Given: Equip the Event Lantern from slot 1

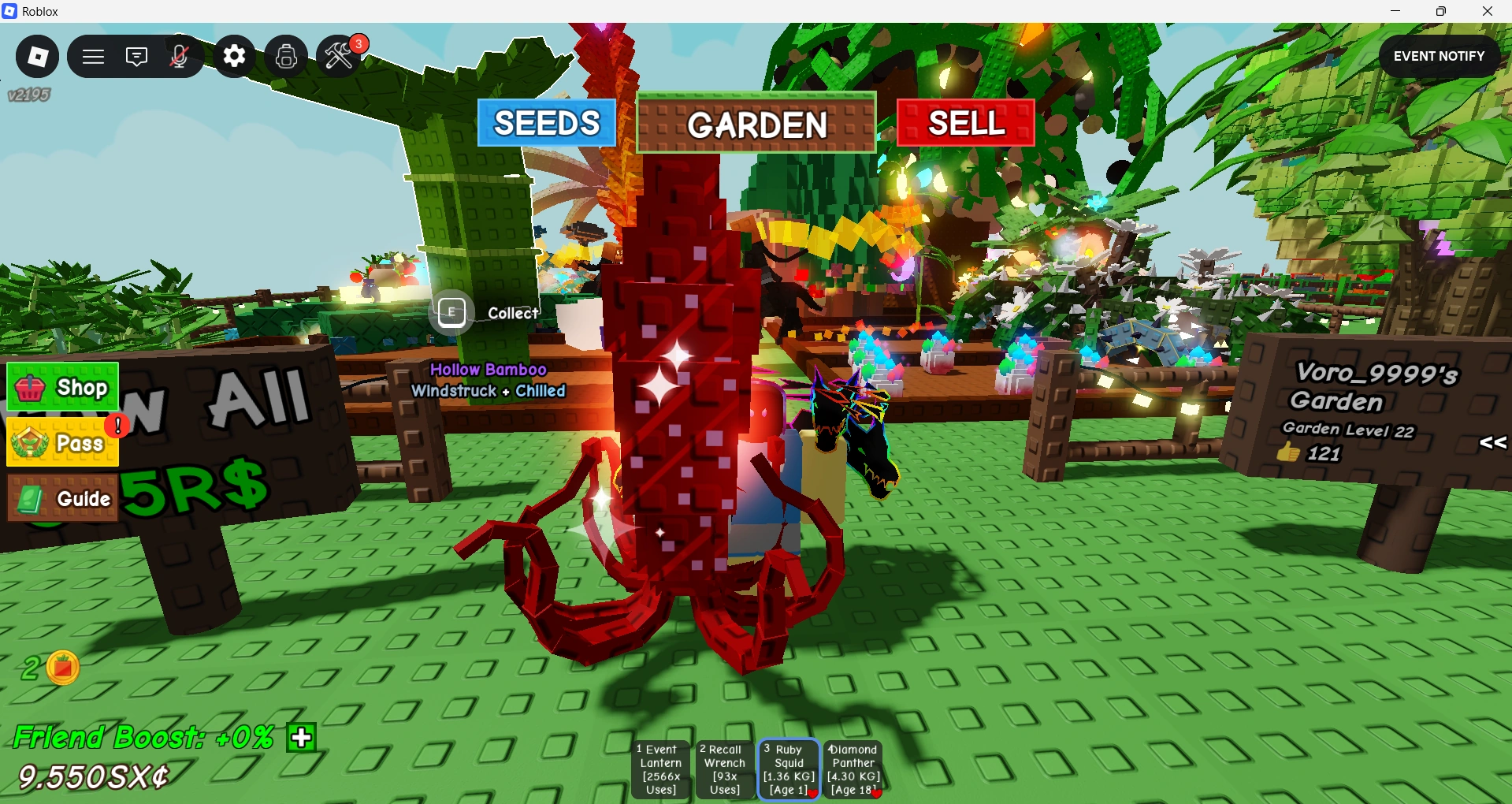Looking at the screenshot, I should [659, 769].
